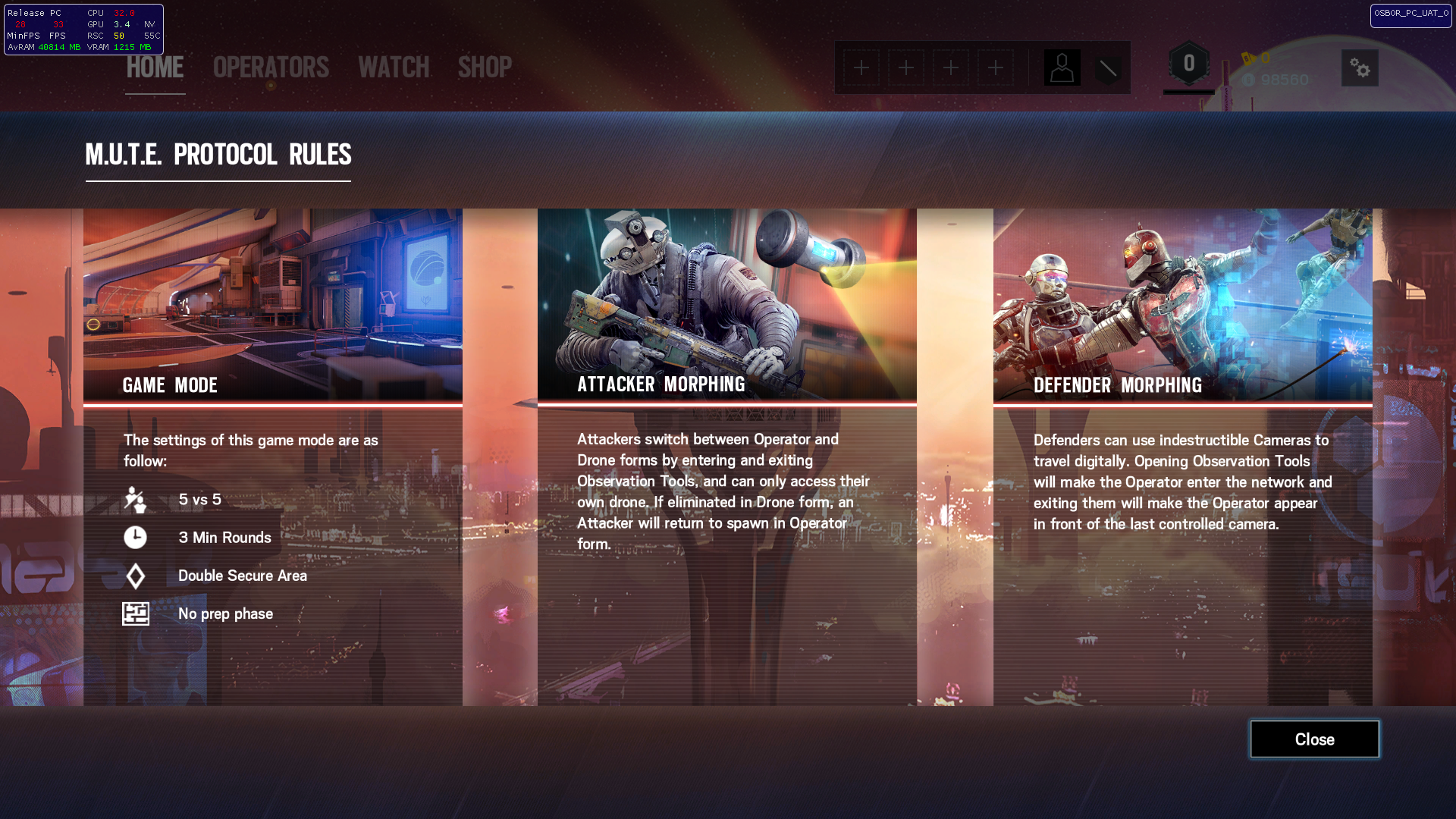
Task: Click the level 0 hexagon badge
Action: (x=1188, y=64)
